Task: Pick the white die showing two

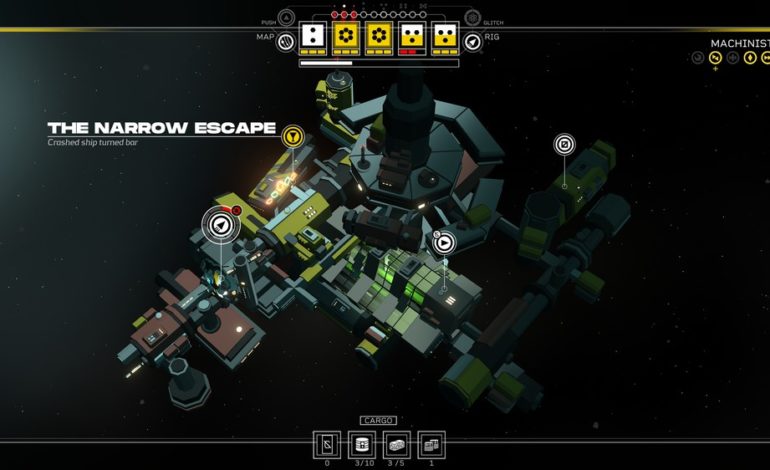Action: tap(313, 37)
